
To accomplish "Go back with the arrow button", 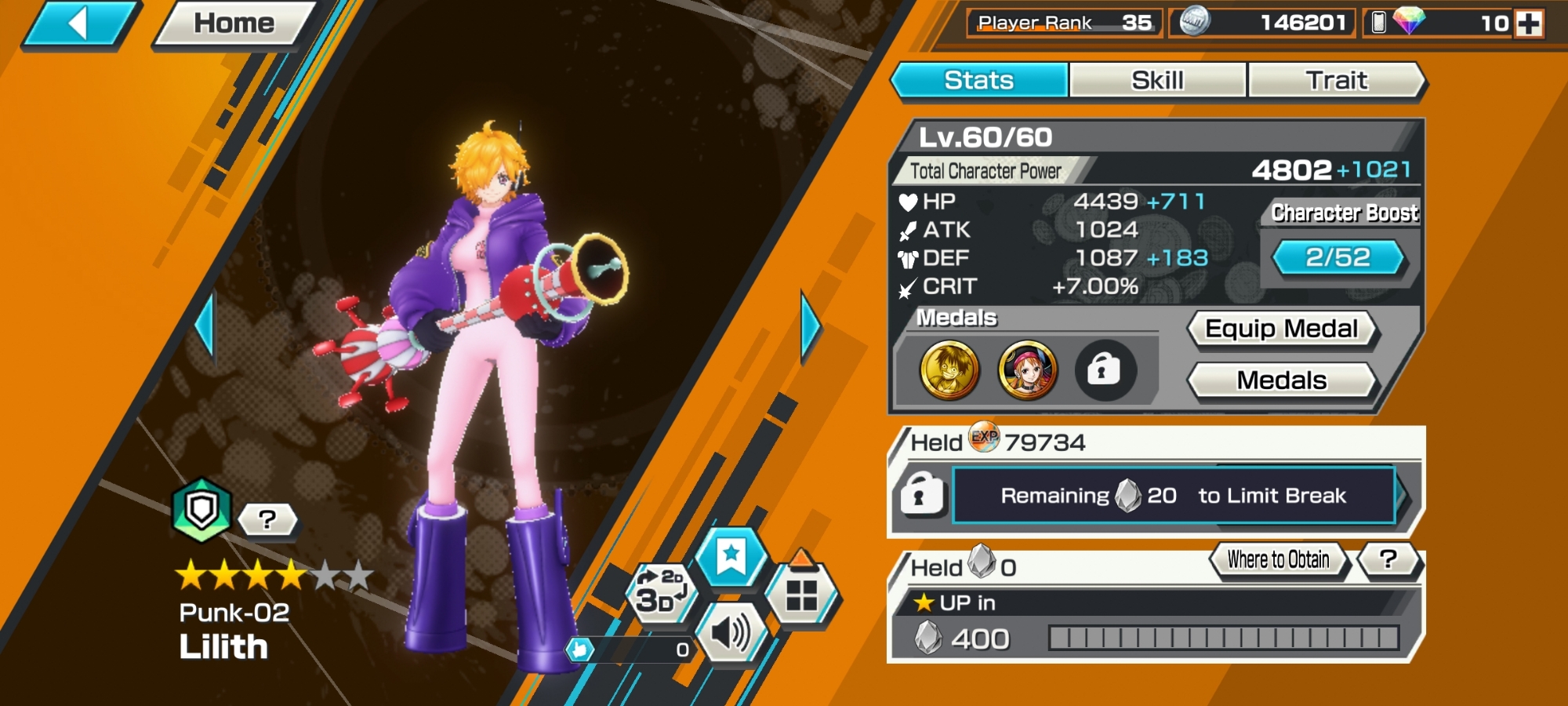I will [78, 24].
